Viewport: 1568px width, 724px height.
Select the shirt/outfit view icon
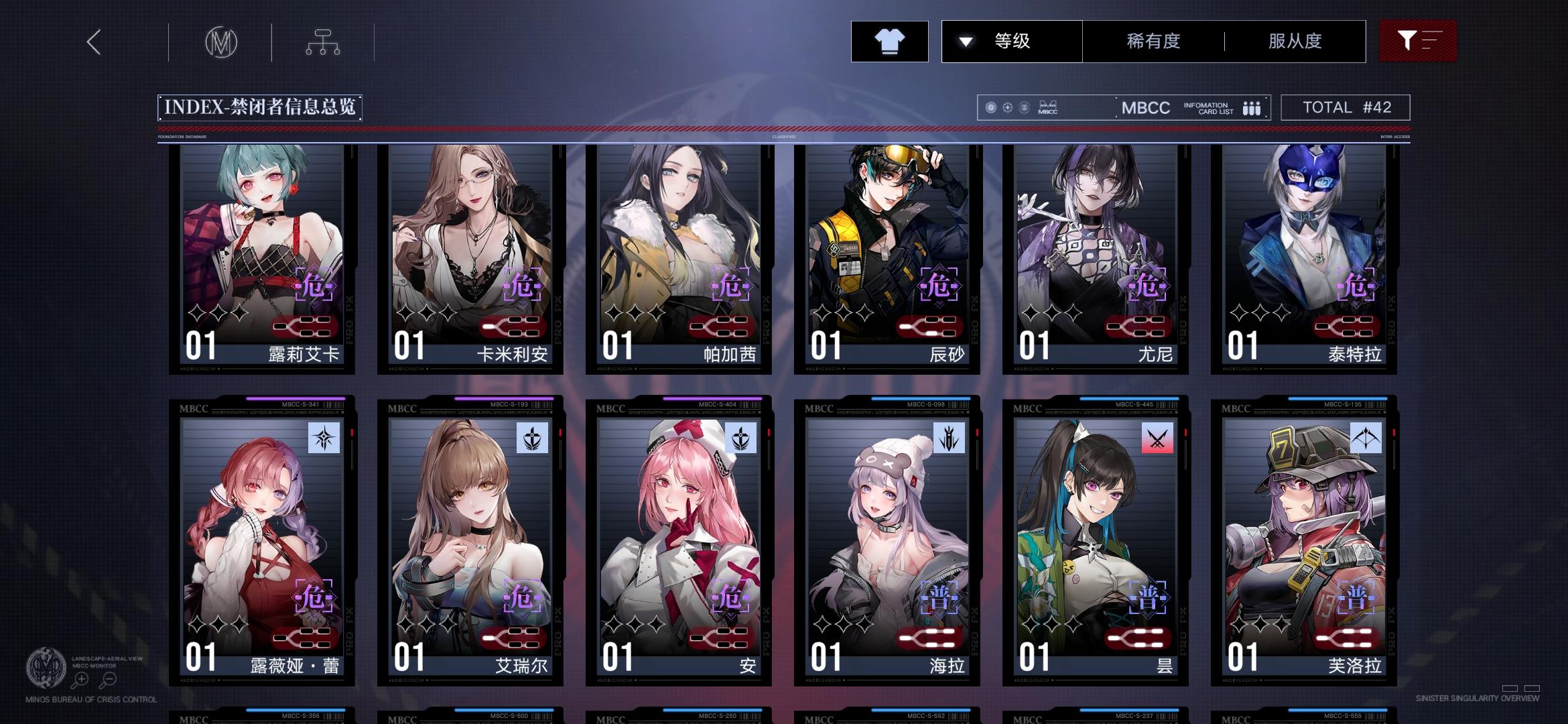point(889,42)
